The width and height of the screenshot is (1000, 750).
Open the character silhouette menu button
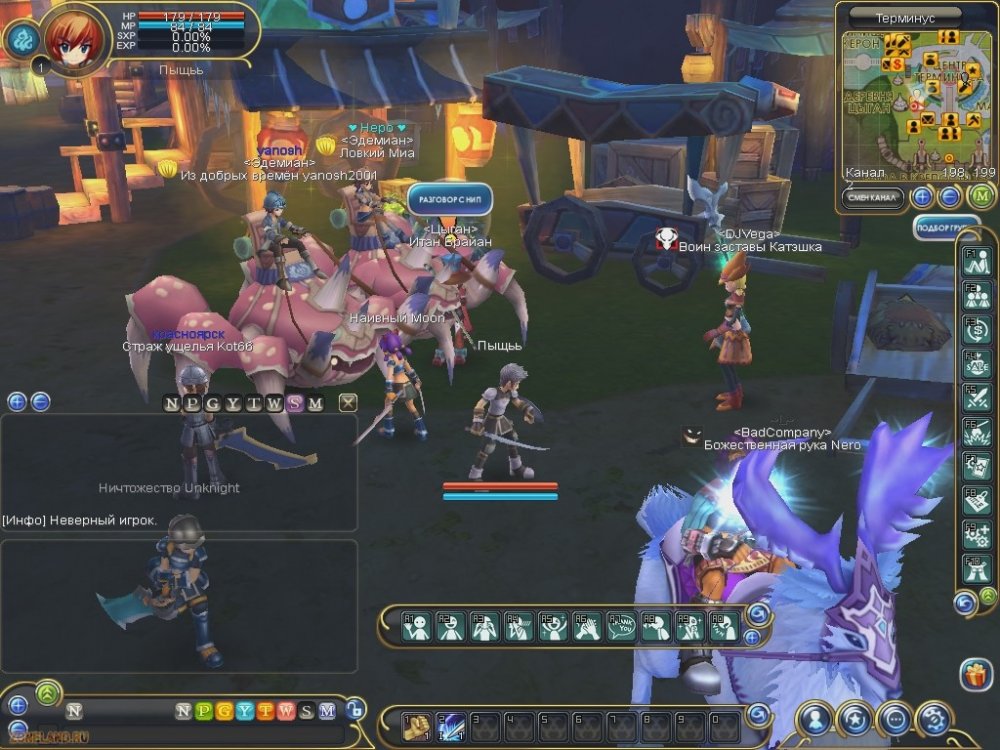816,719
